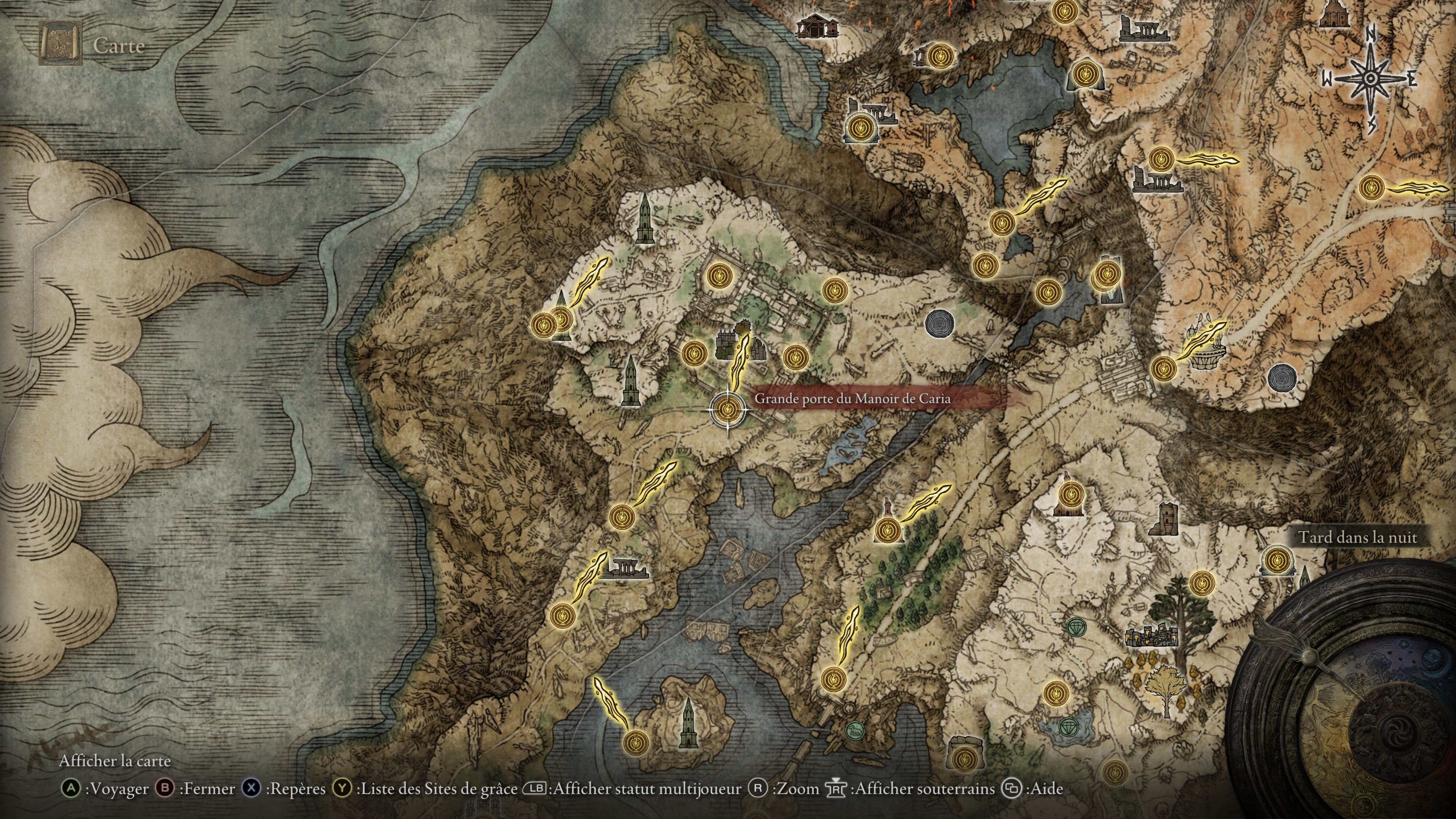Screen dimensions: 1456x819
Task: Click the Carte map scroll icon
Action: 60,44
